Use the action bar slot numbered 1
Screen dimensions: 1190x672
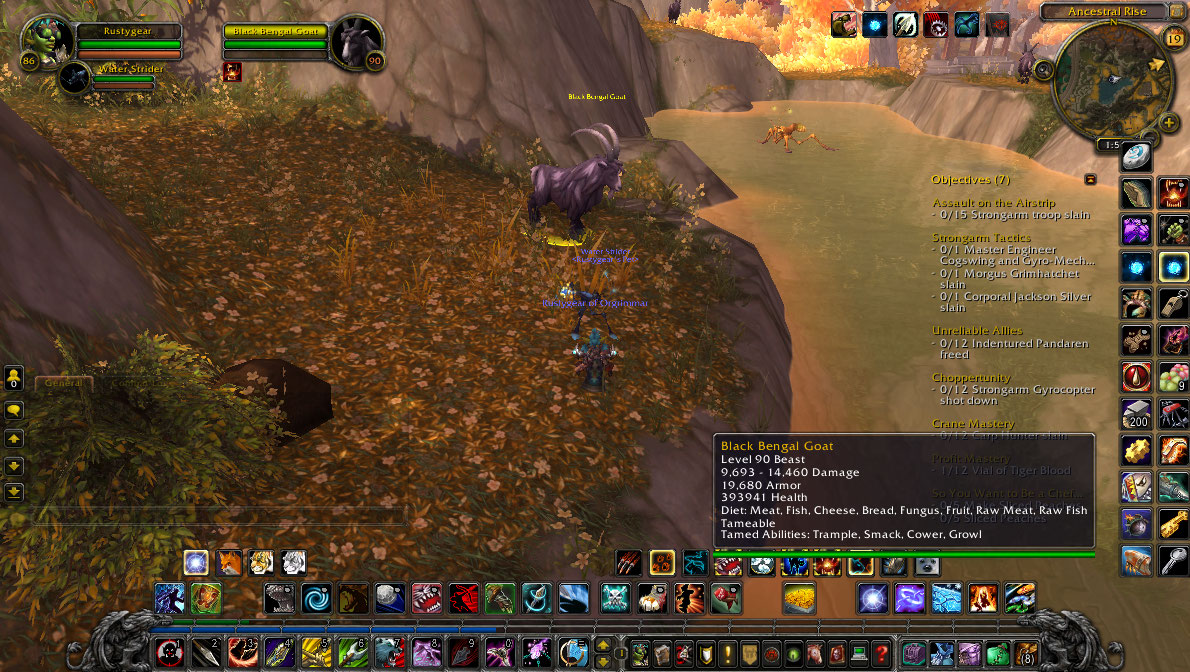pos(169,653)
